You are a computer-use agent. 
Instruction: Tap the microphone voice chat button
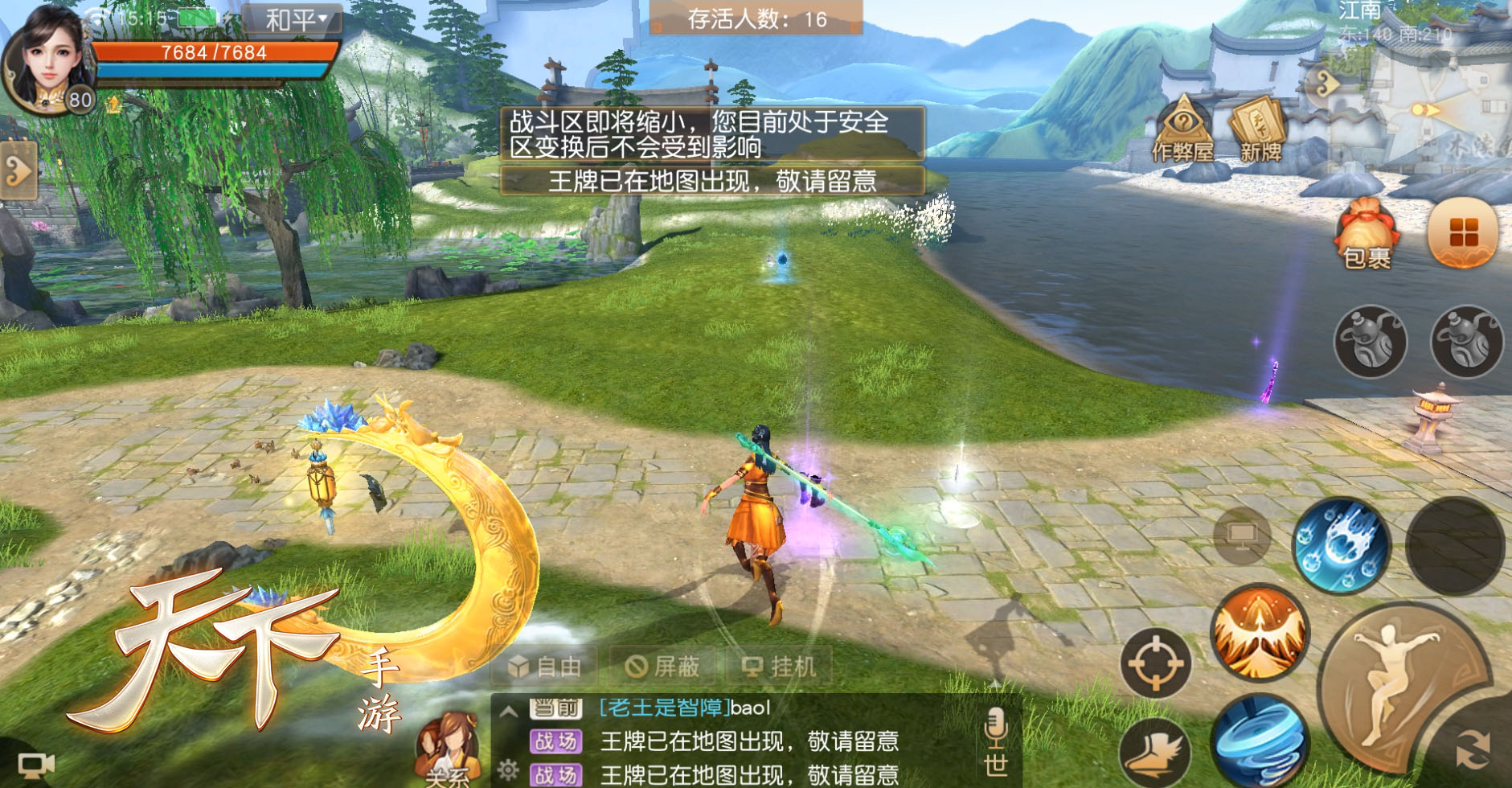[x=995, y=728]
